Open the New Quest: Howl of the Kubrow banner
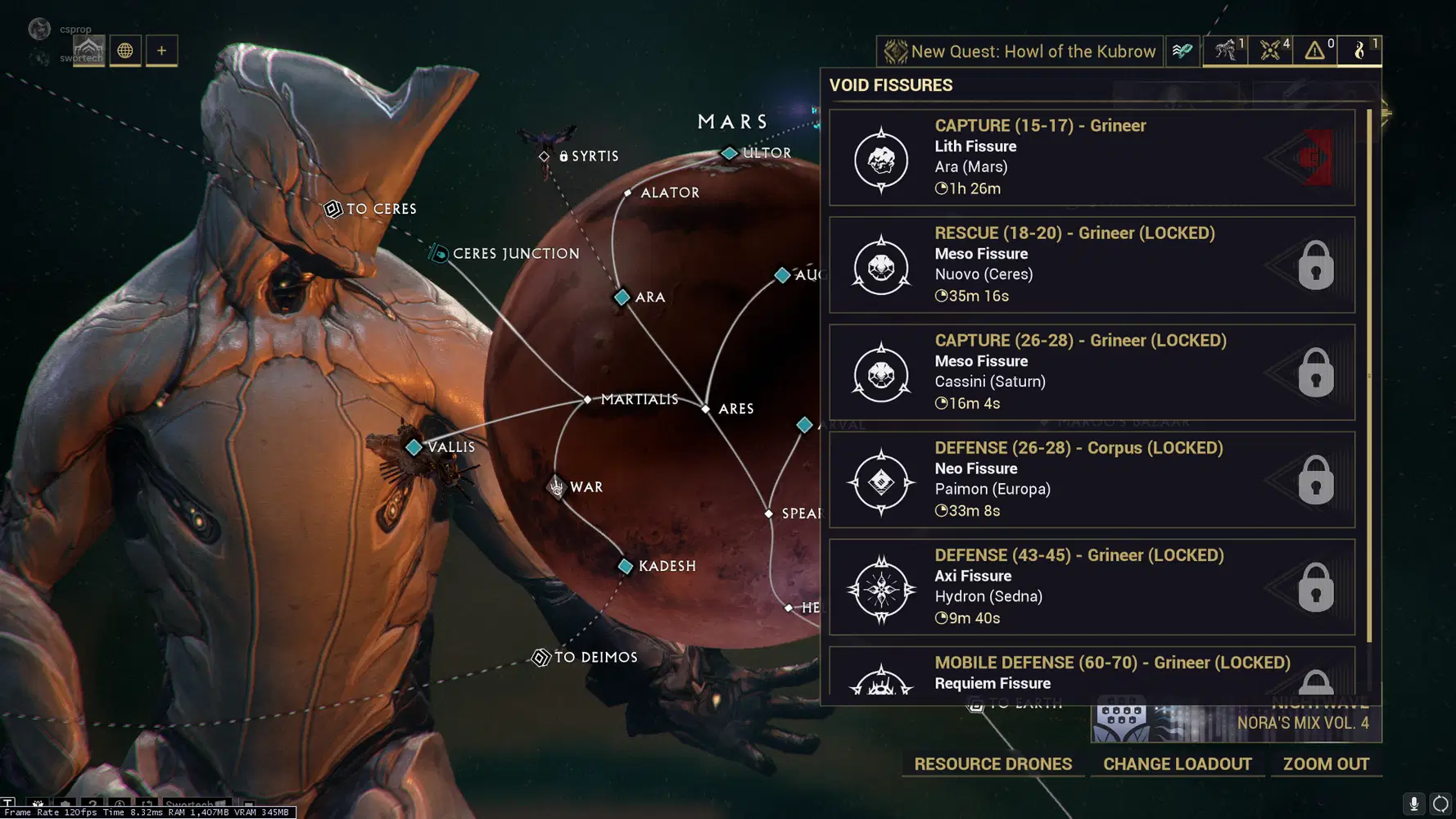 pos(1020,51)
